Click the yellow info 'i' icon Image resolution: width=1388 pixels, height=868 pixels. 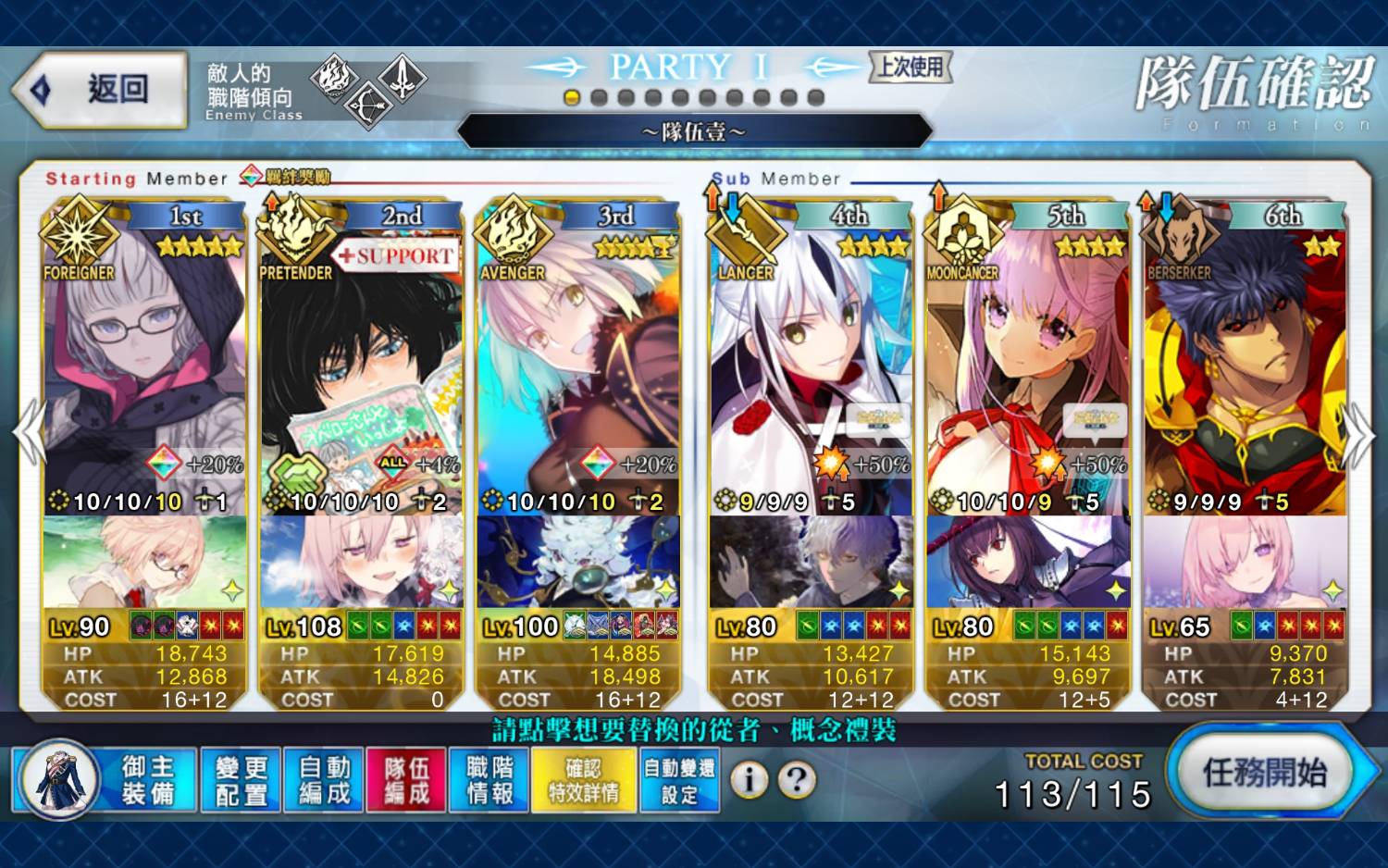750,780
